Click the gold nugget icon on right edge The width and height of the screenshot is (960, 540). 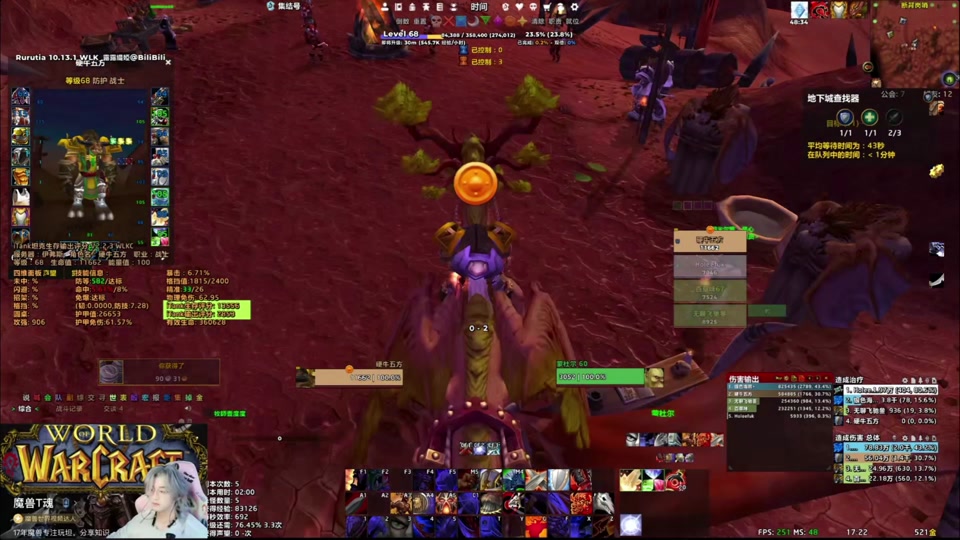[x=936, y=171]
